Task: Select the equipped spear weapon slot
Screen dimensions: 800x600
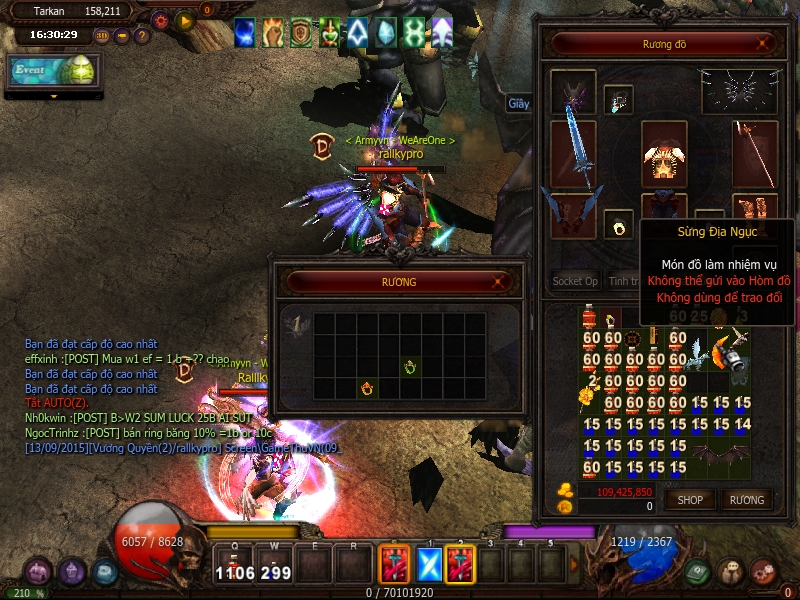Action: [755, 154]
